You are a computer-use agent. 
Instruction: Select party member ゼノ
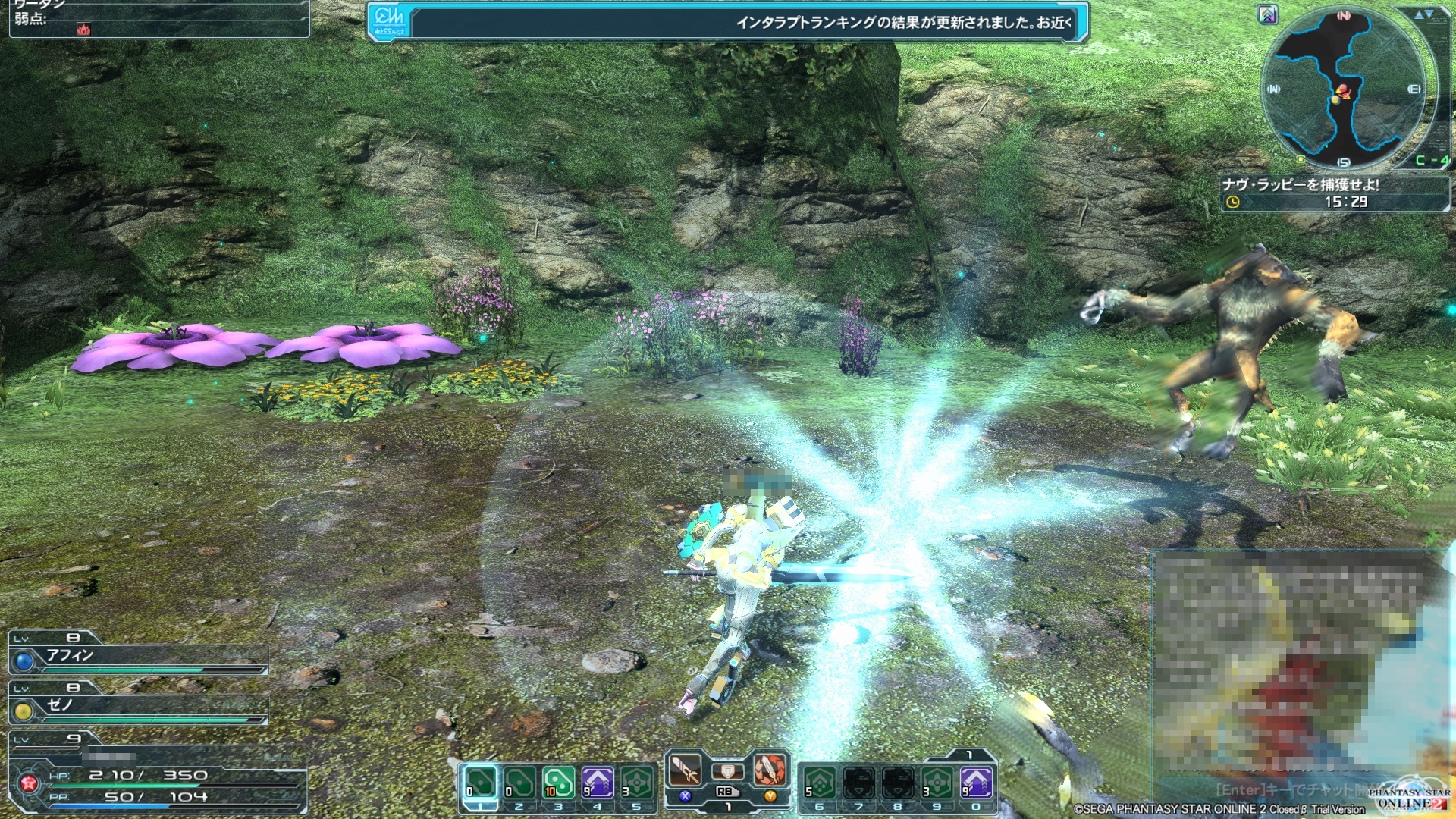[138, 707]
